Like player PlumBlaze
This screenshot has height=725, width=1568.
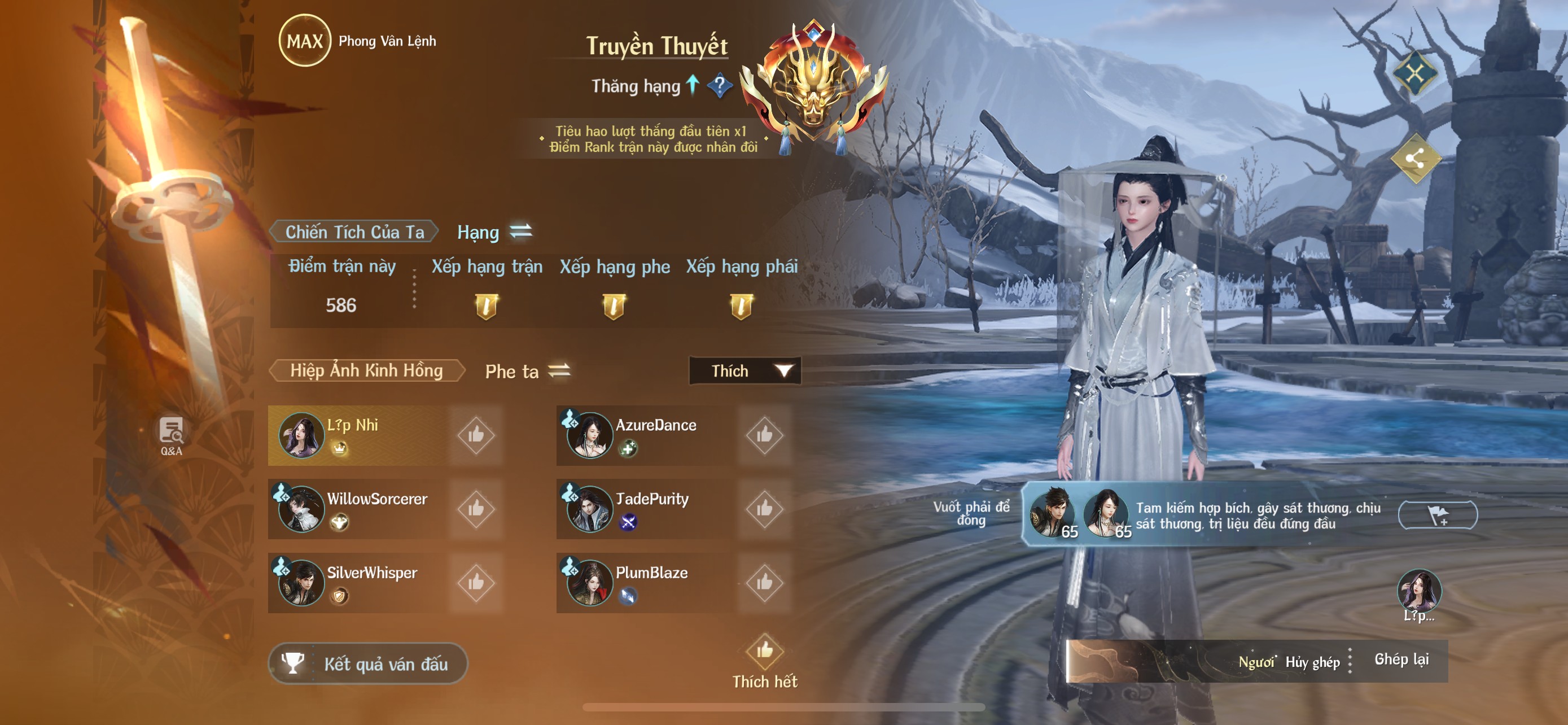(764, 583)
